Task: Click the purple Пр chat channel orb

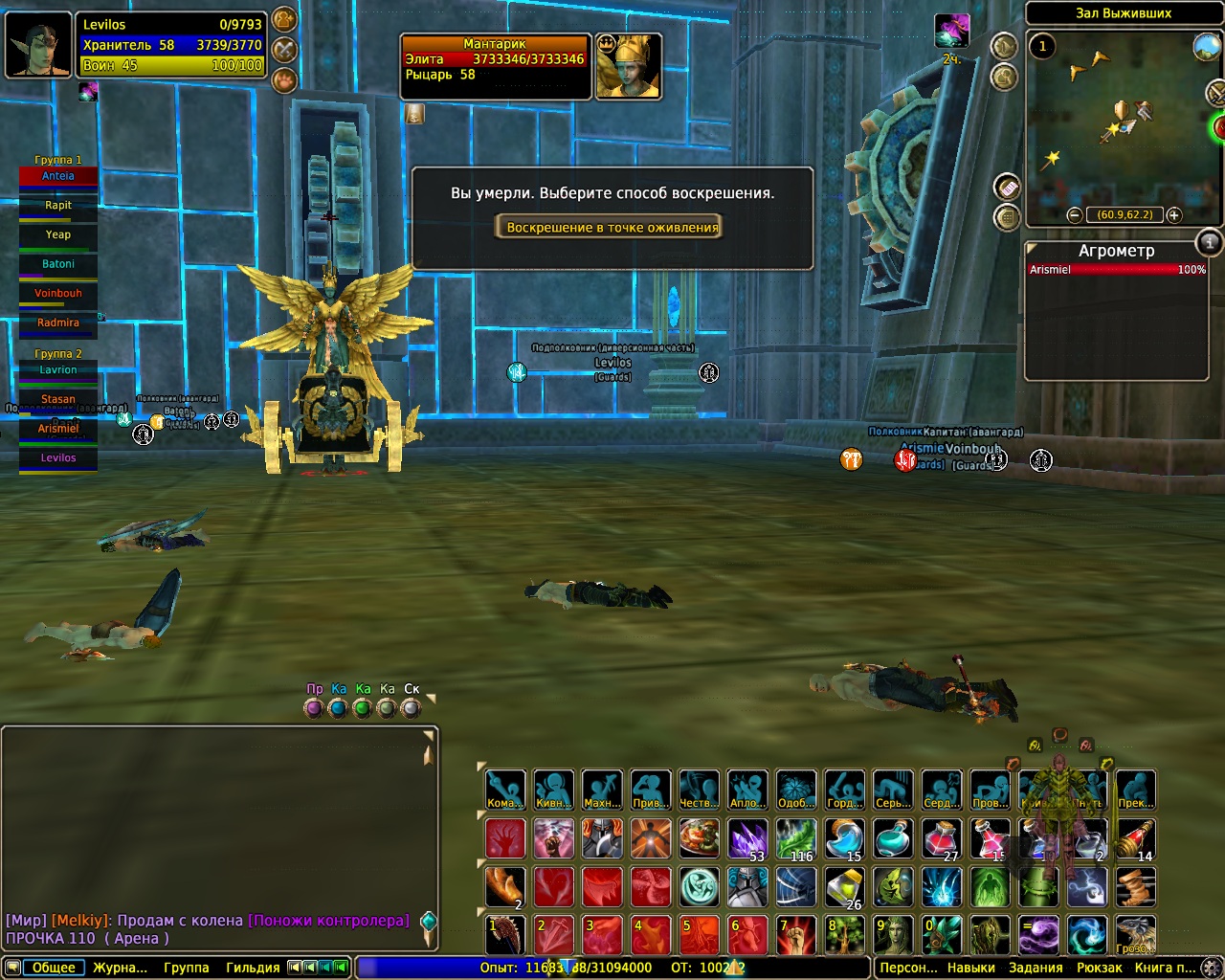Action: [313, 709]
